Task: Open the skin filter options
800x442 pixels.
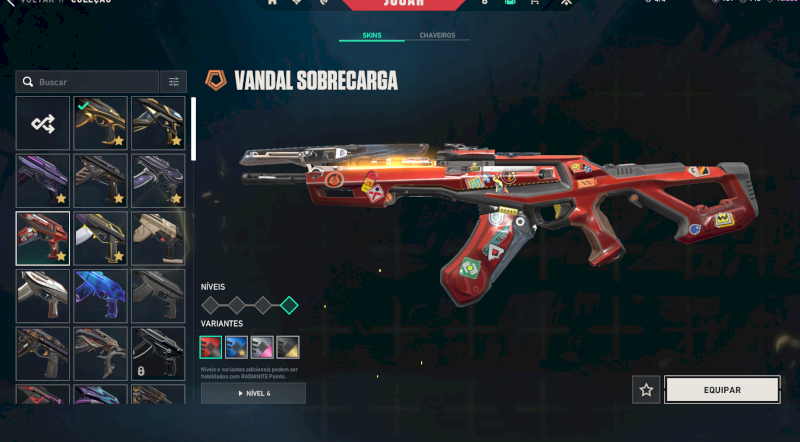Action: (x=174, y=82)
